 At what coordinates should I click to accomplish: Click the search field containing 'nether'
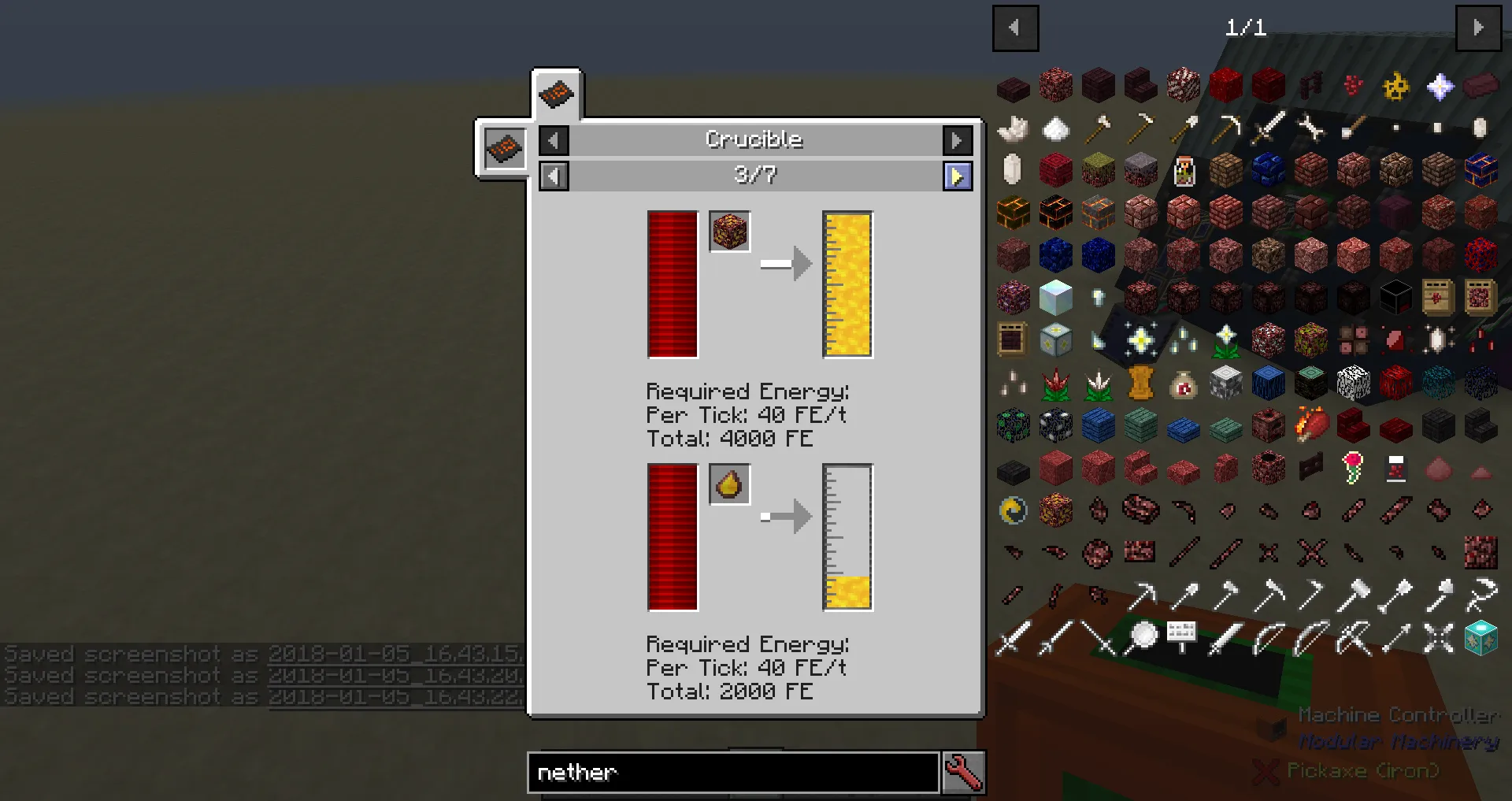tap(732, 773)
